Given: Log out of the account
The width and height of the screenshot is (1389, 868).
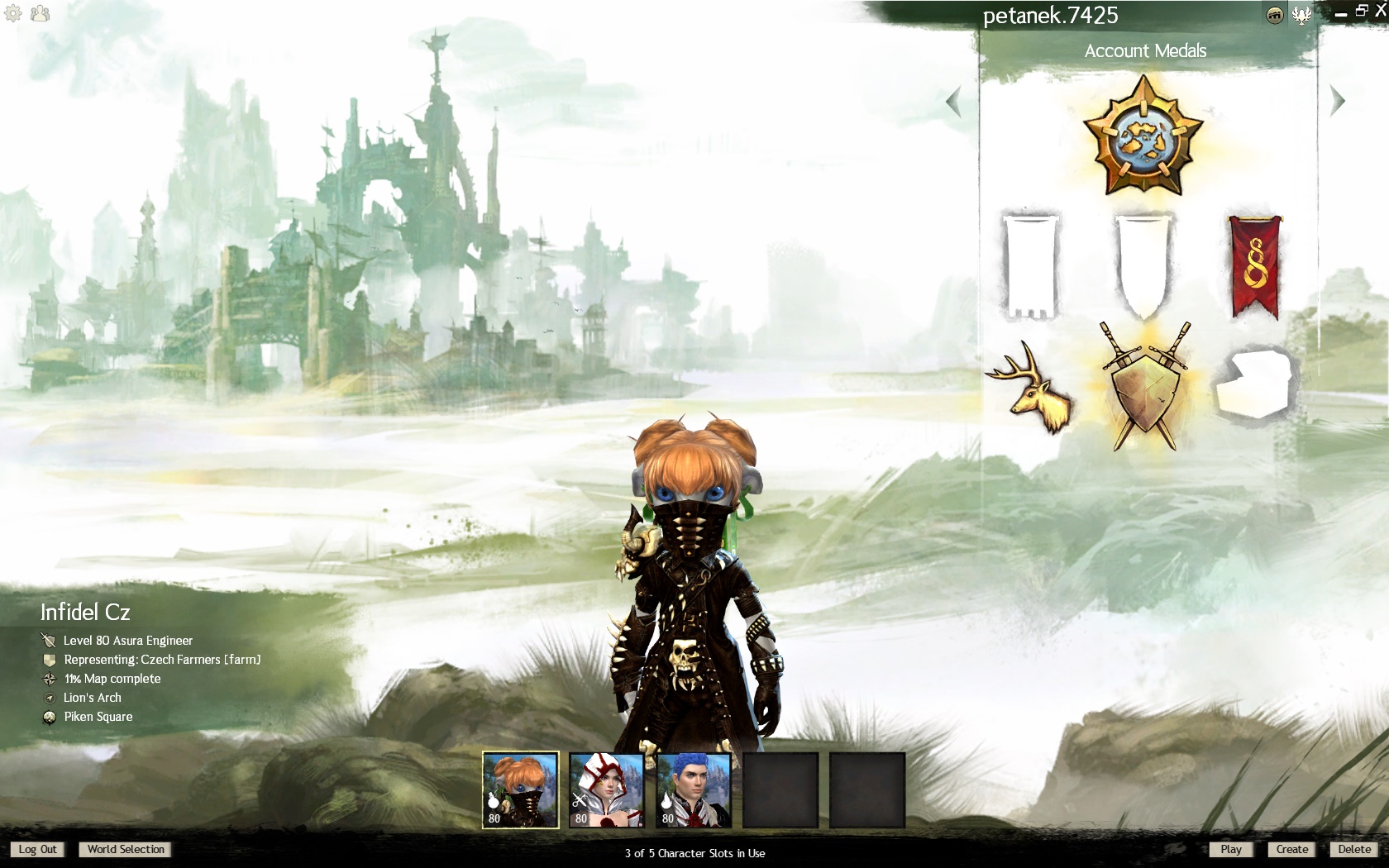Looking at the screenshot, I should 37,849.
